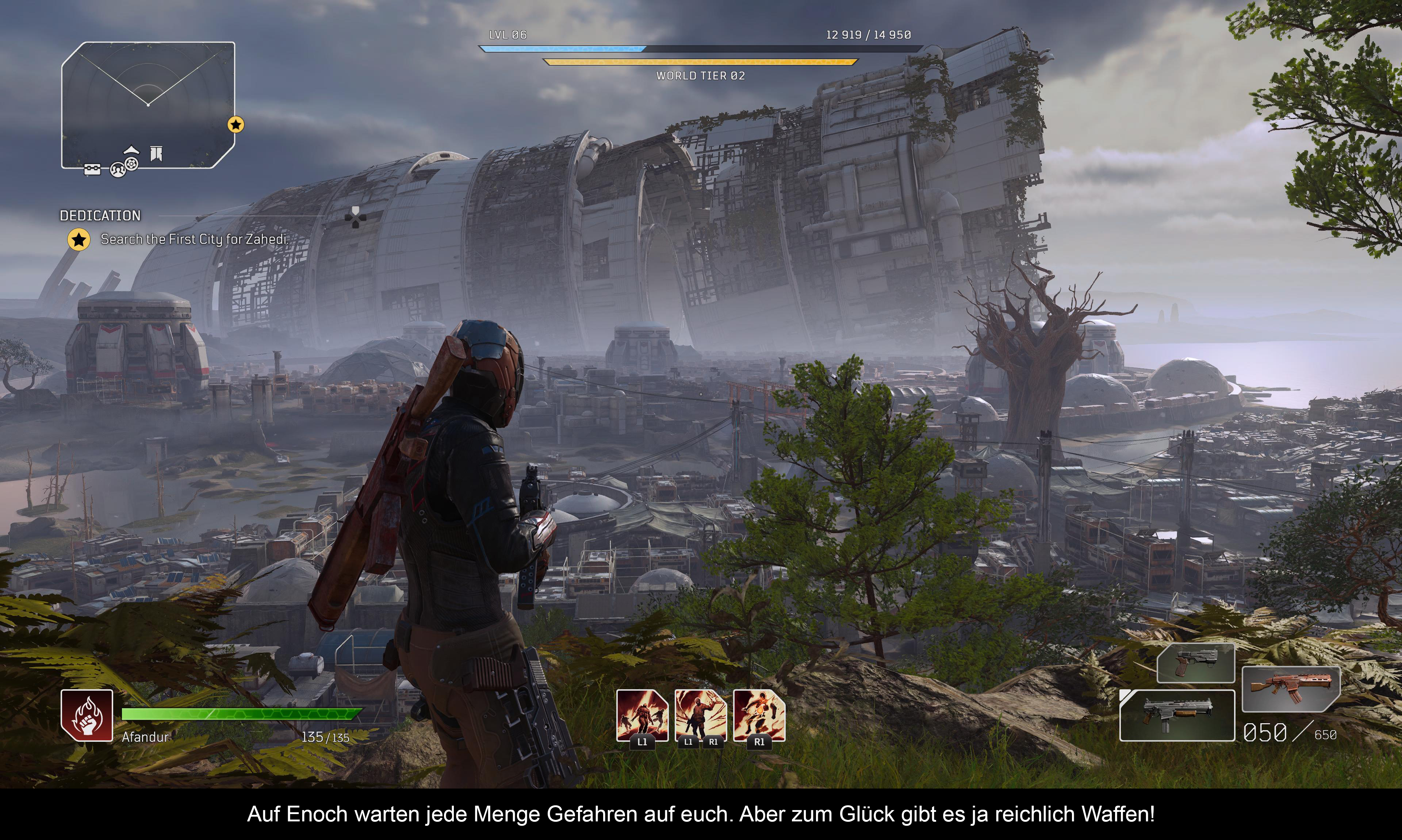The height and width of the screenshot is (840, 1402).
Task: Select the 'Search the First City for Zahedi' objective
Action: (194, 239)
